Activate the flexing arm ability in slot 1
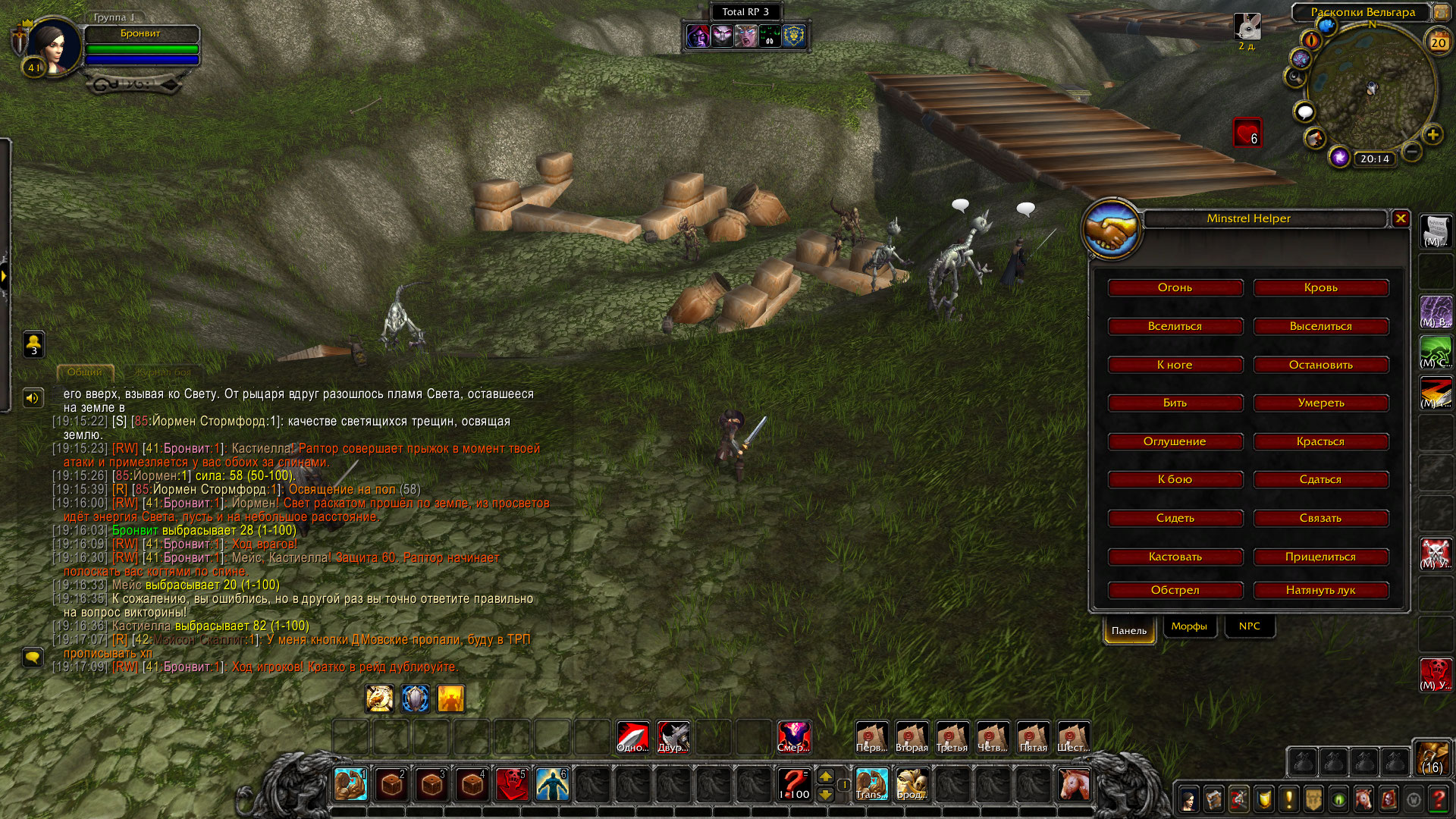1456x819 pixels. tap(350, 784)
